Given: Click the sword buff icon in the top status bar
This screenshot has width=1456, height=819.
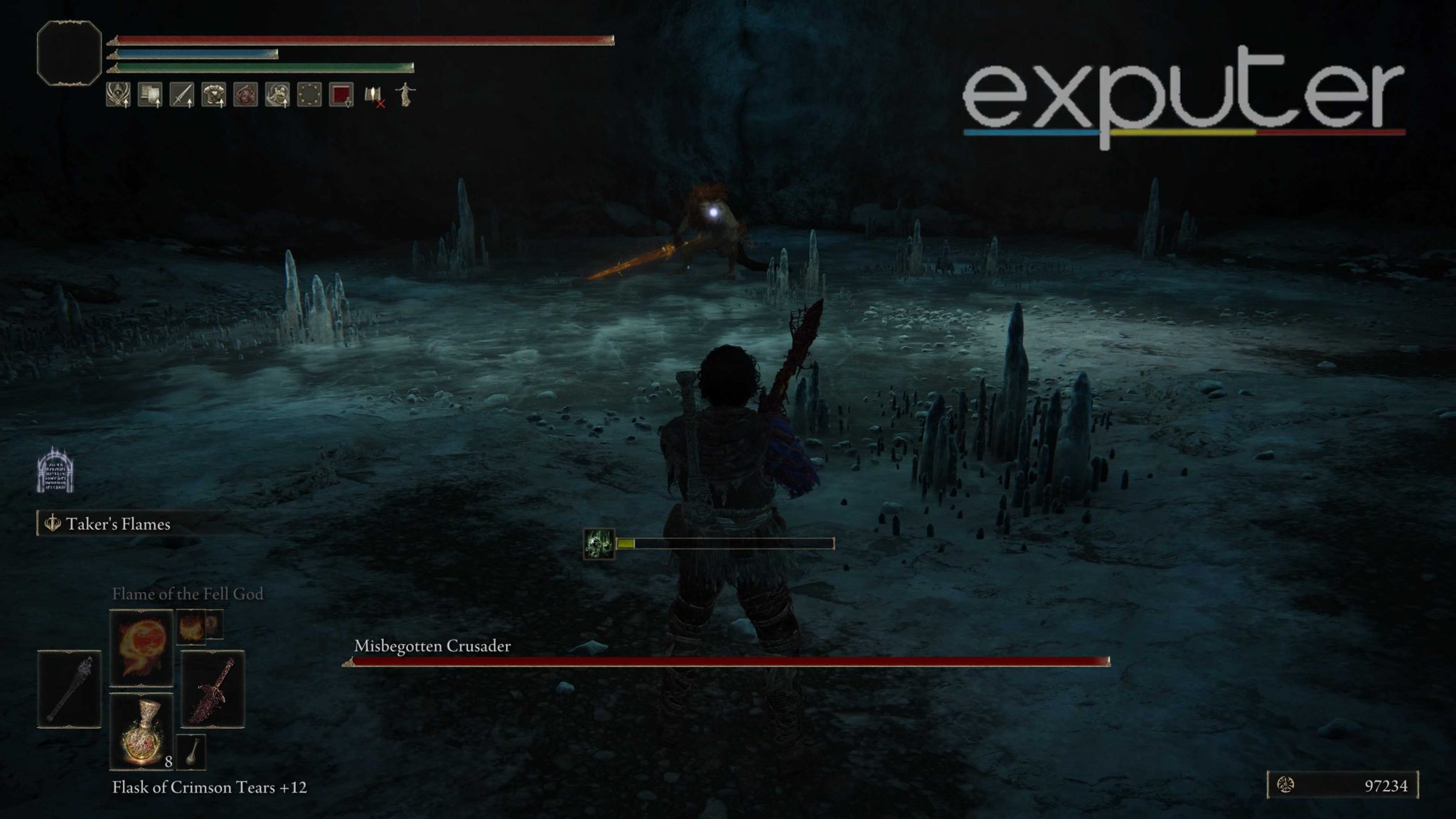Looking at the screenshot, I should (x=182, y=95).
